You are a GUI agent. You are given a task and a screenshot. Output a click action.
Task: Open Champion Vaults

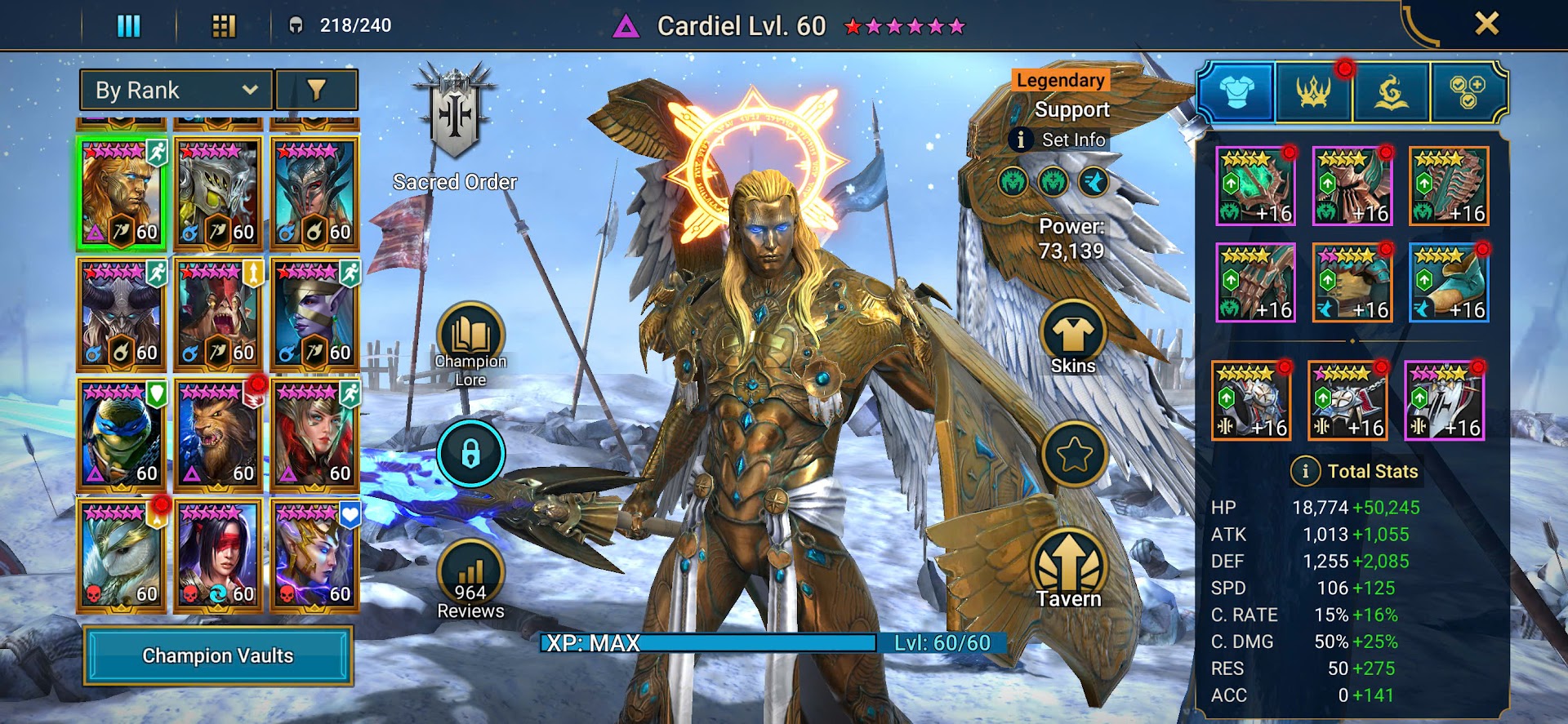click(x=218, y=655)
